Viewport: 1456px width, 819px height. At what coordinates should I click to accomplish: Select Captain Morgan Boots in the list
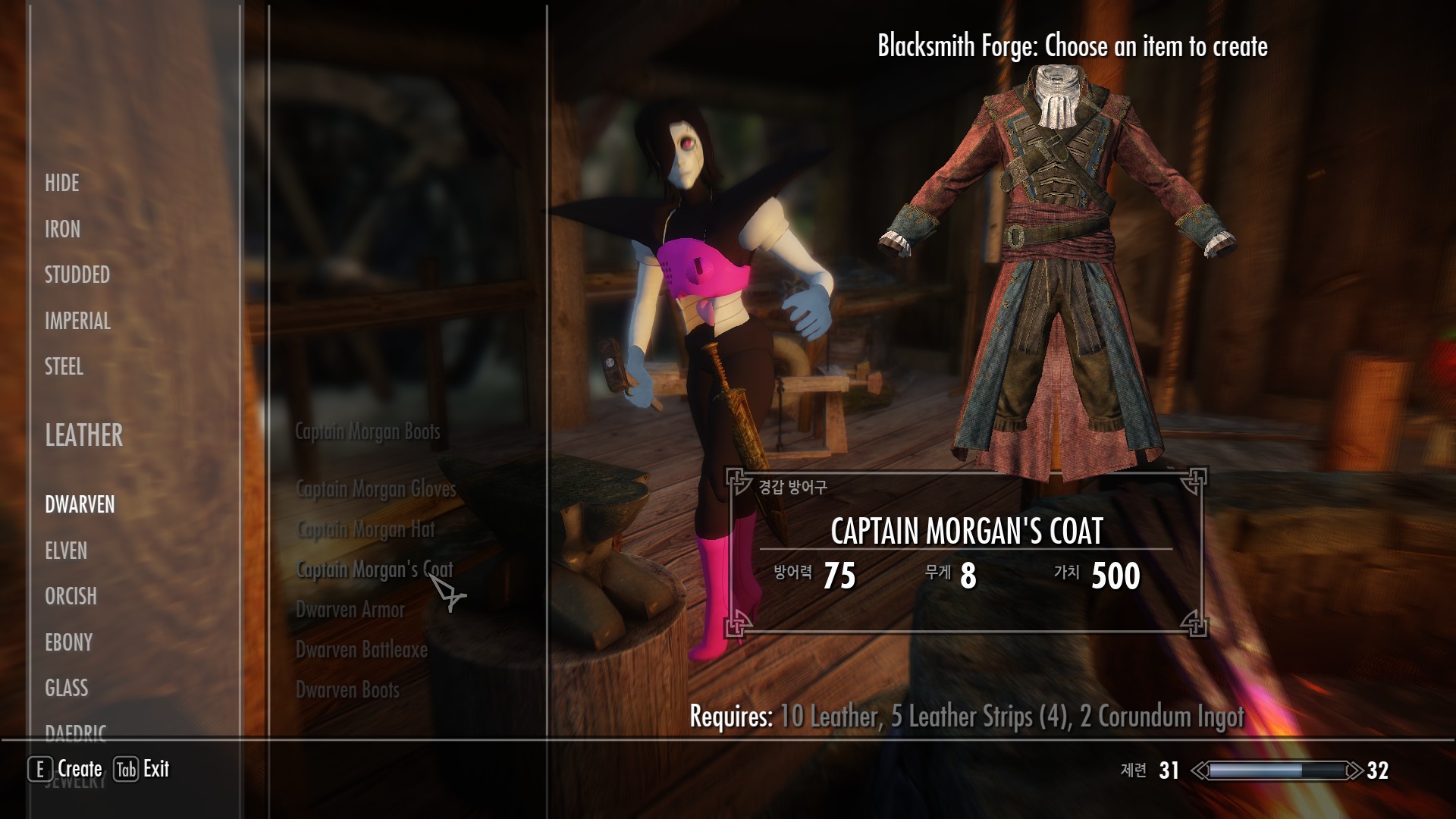tap(367, 431)
